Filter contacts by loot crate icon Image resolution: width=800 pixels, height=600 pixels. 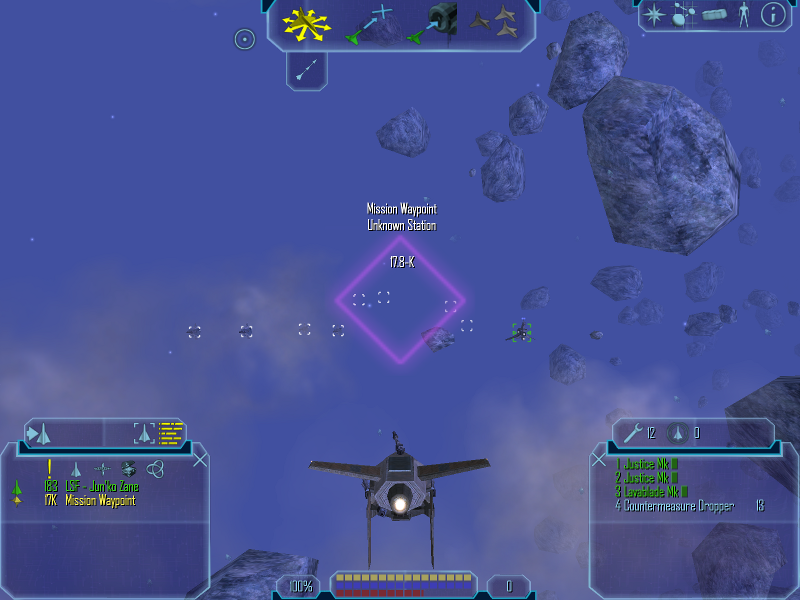click(128, 468)
